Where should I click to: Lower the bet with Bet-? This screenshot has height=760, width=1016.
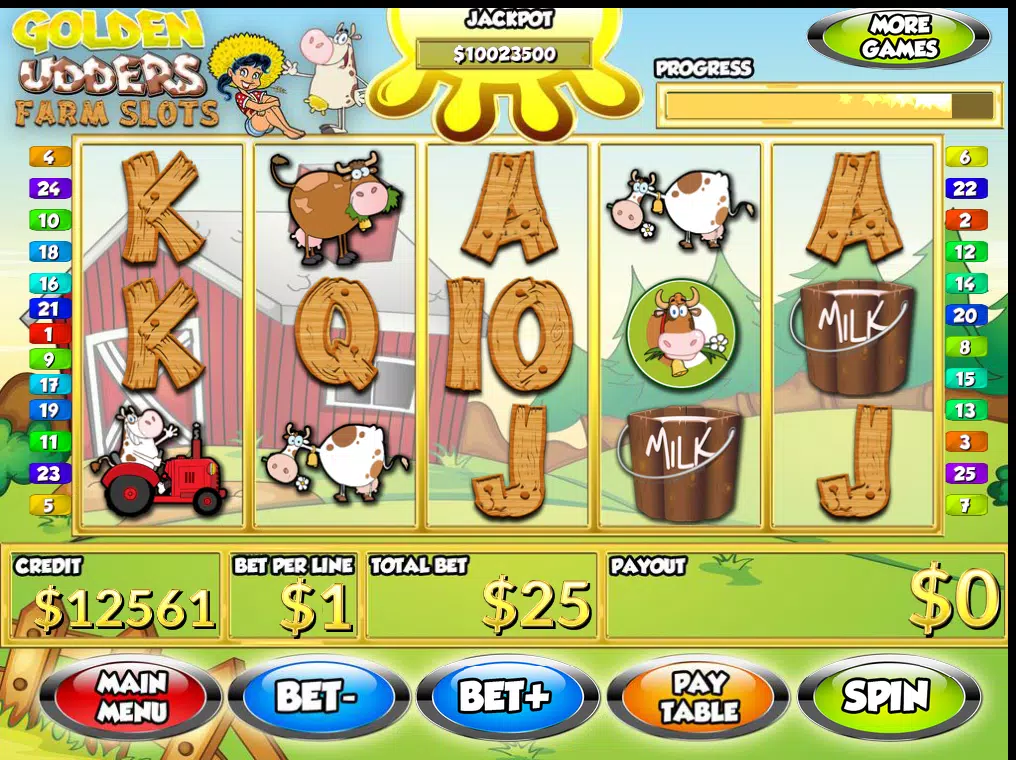pyautogui.click(x=318, y=696)
